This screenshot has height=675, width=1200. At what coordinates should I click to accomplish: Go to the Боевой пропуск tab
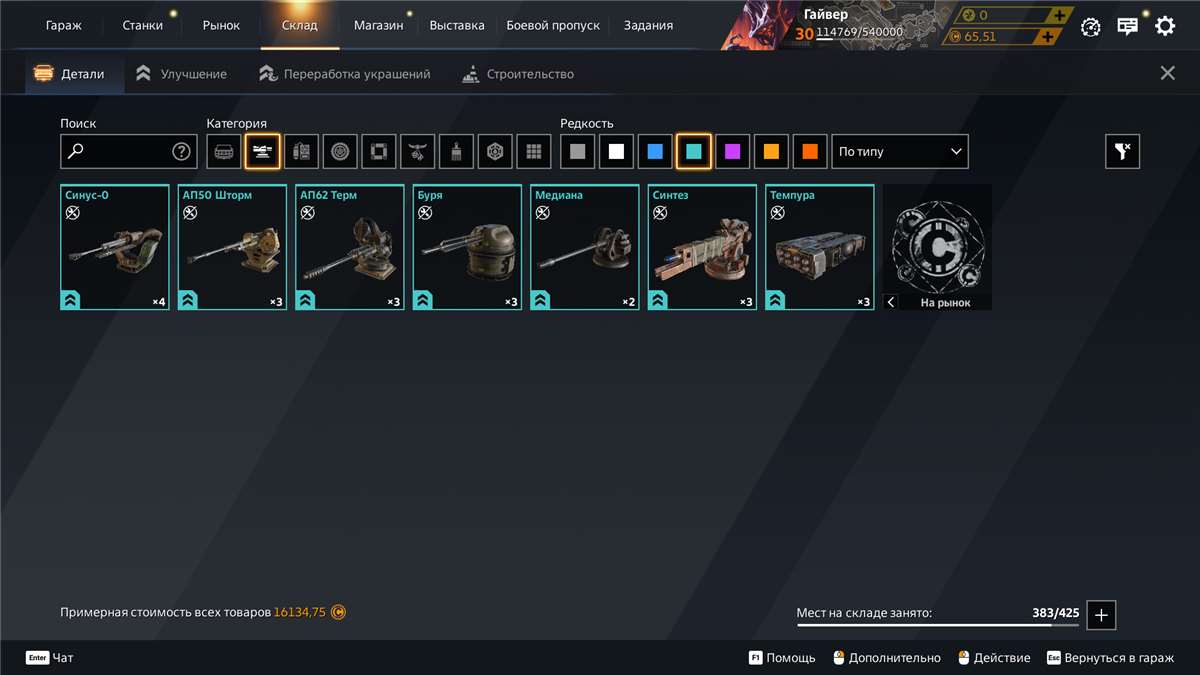coord(554,25)
